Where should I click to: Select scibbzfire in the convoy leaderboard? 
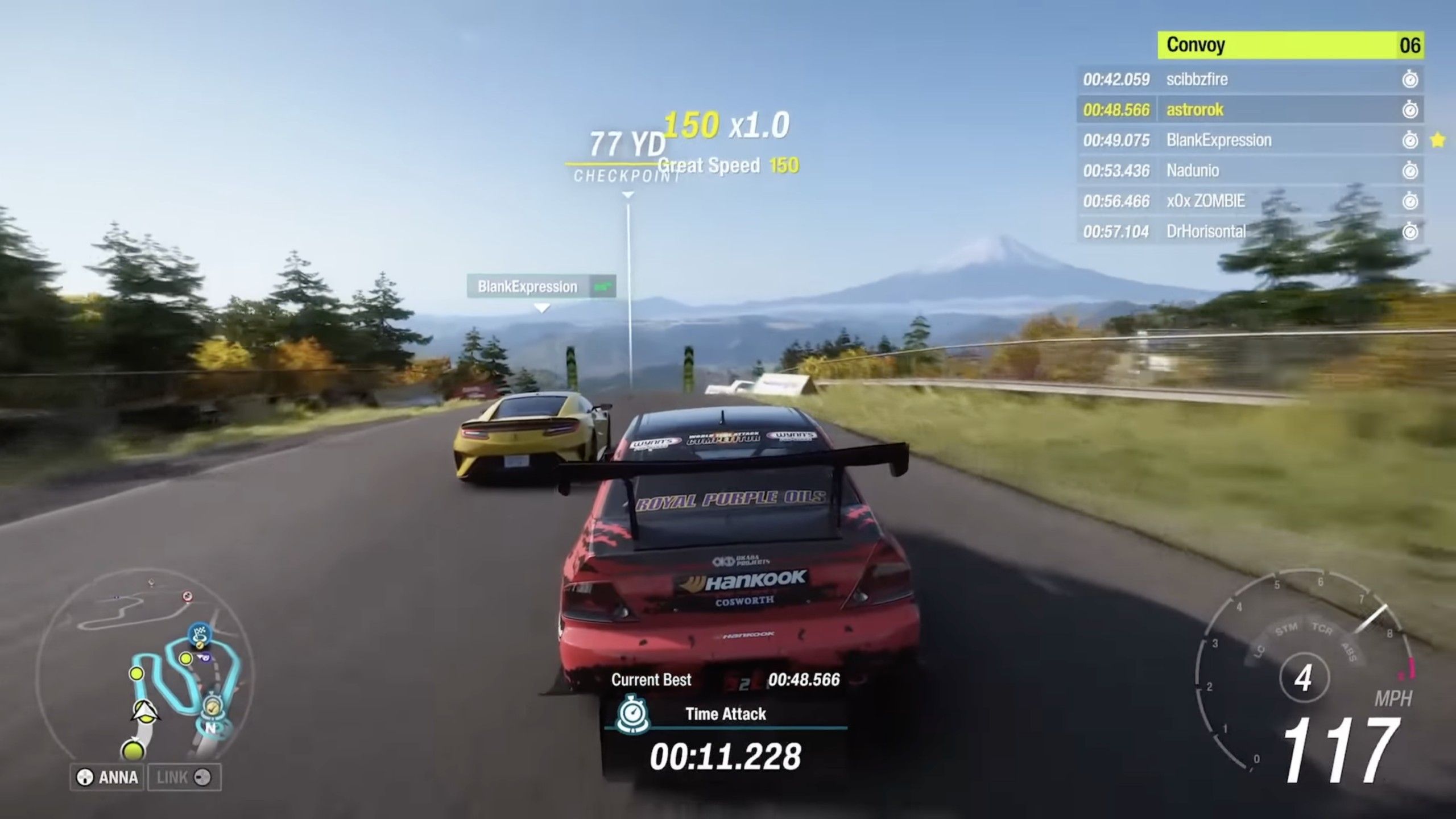[1250, 79]
